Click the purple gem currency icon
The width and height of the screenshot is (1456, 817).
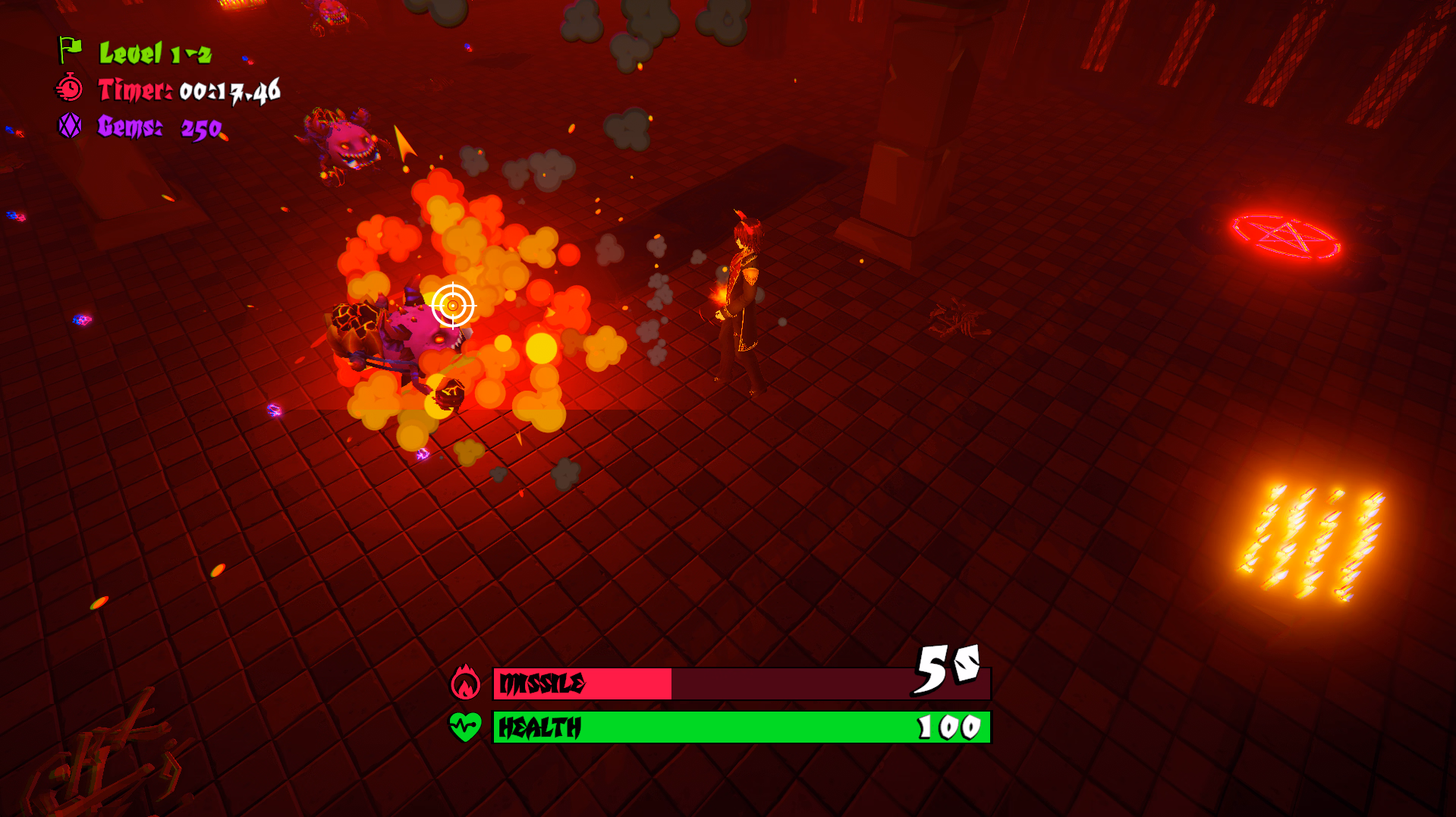(70, 126)
